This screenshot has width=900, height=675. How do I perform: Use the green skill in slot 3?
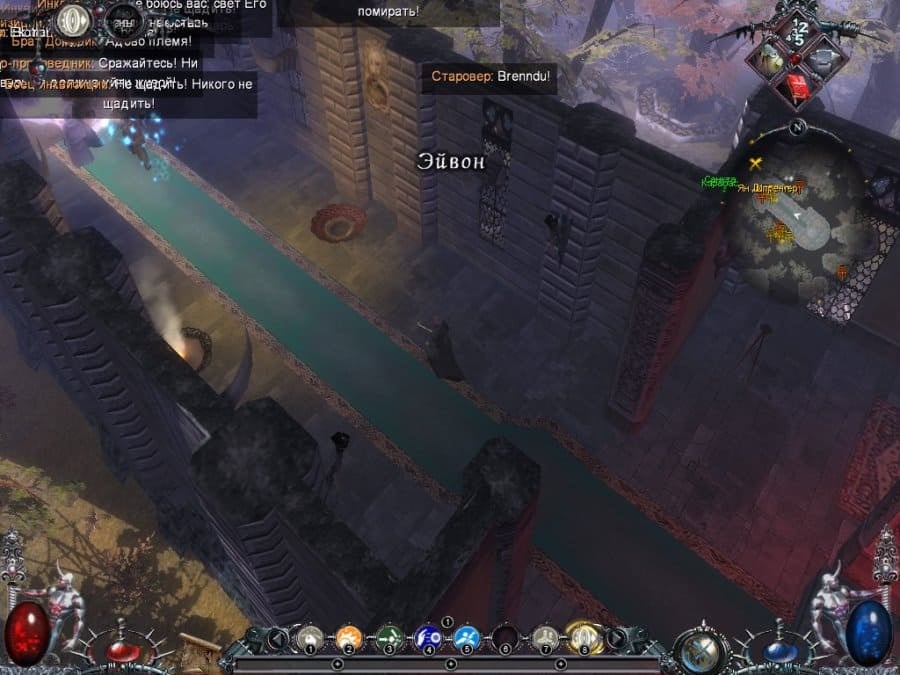click(388, 636)
